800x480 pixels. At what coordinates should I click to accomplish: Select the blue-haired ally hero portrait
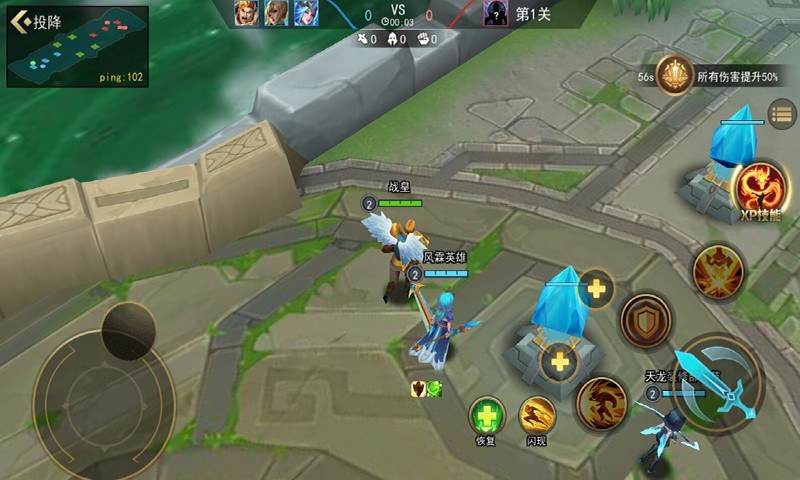click(305, 12)
